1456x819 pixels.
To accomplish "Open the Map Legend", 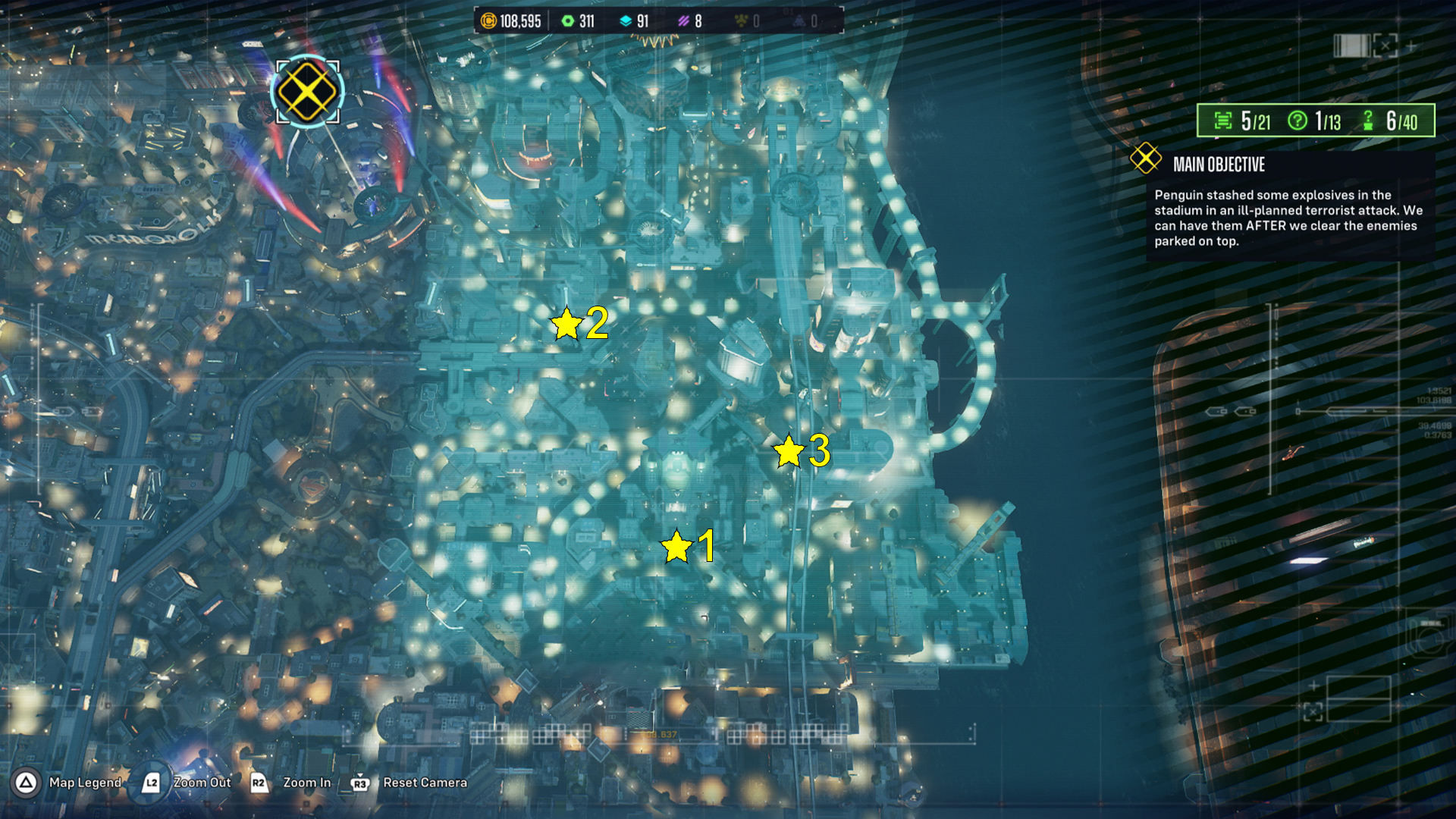I will pos(83,783).
